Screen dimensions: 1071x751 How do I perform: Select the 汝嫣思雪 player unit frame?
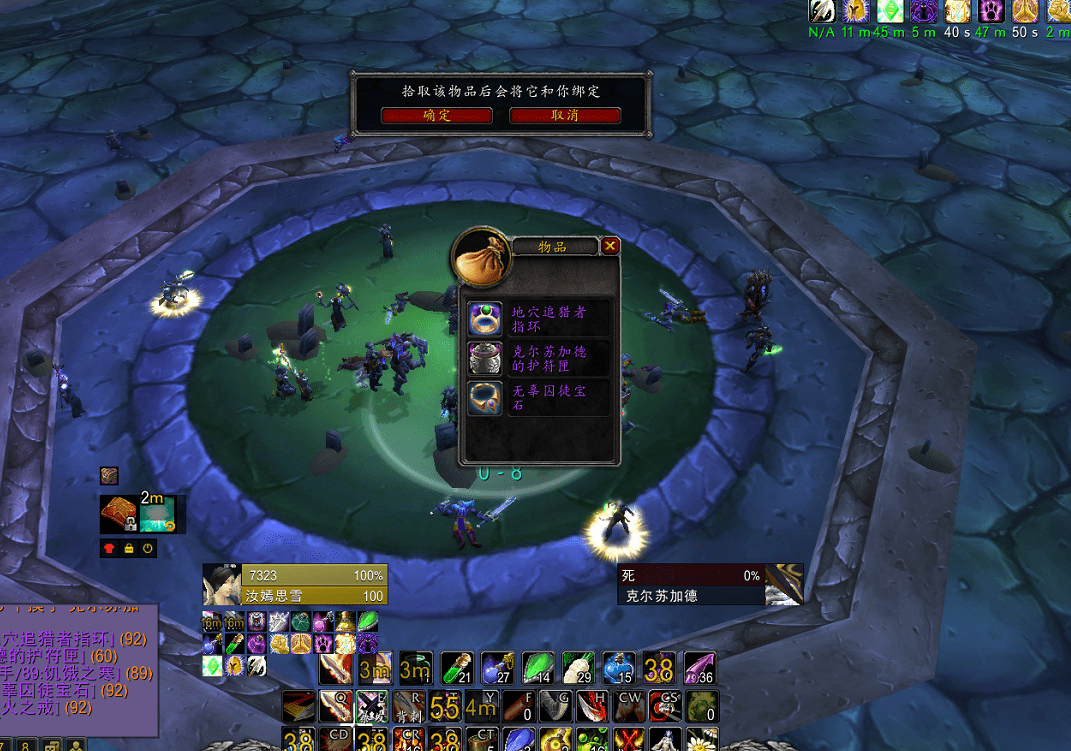pos(296,585)
